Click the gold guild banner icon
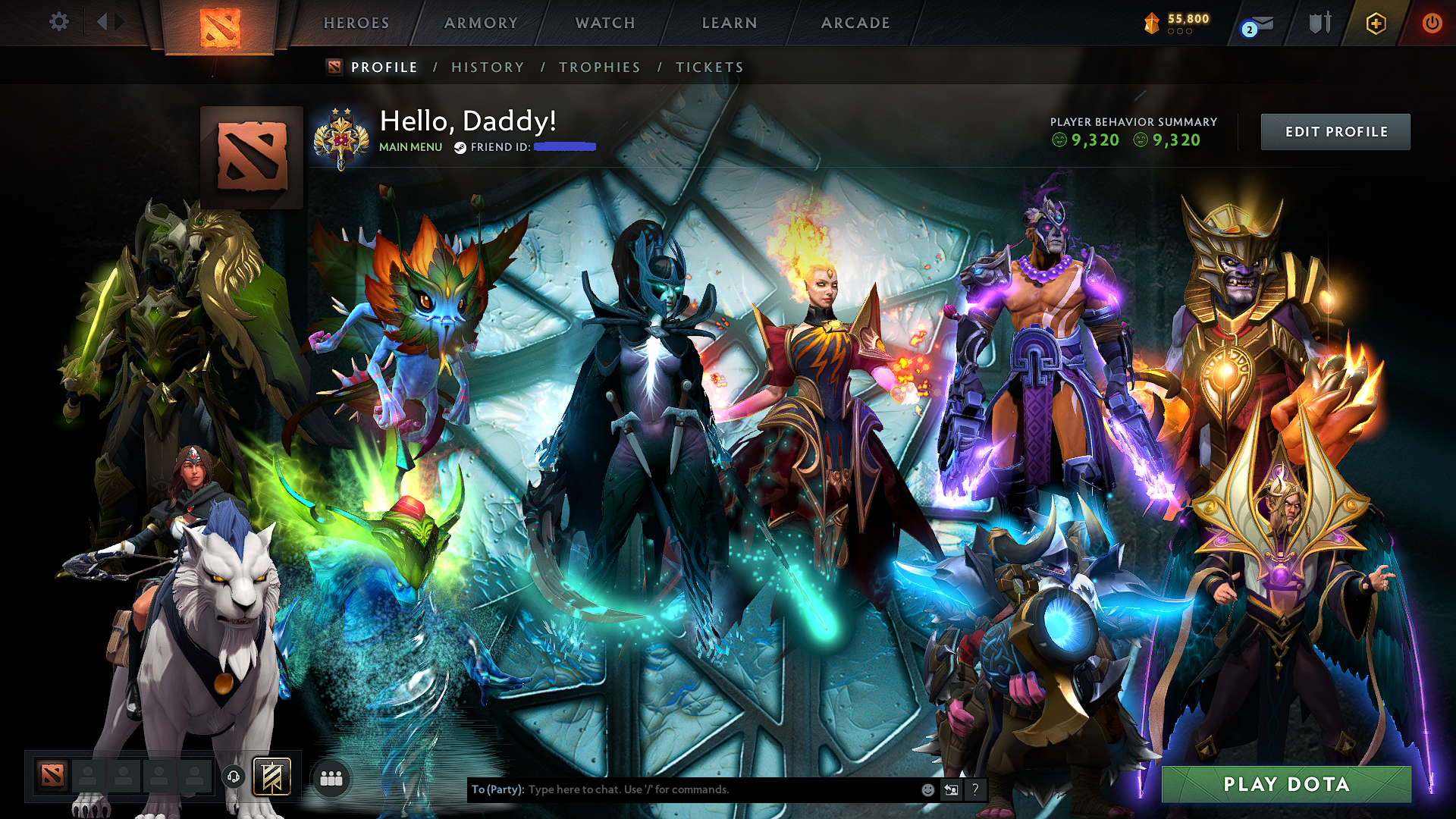The image size is (1456, 819). click(271, 777)
